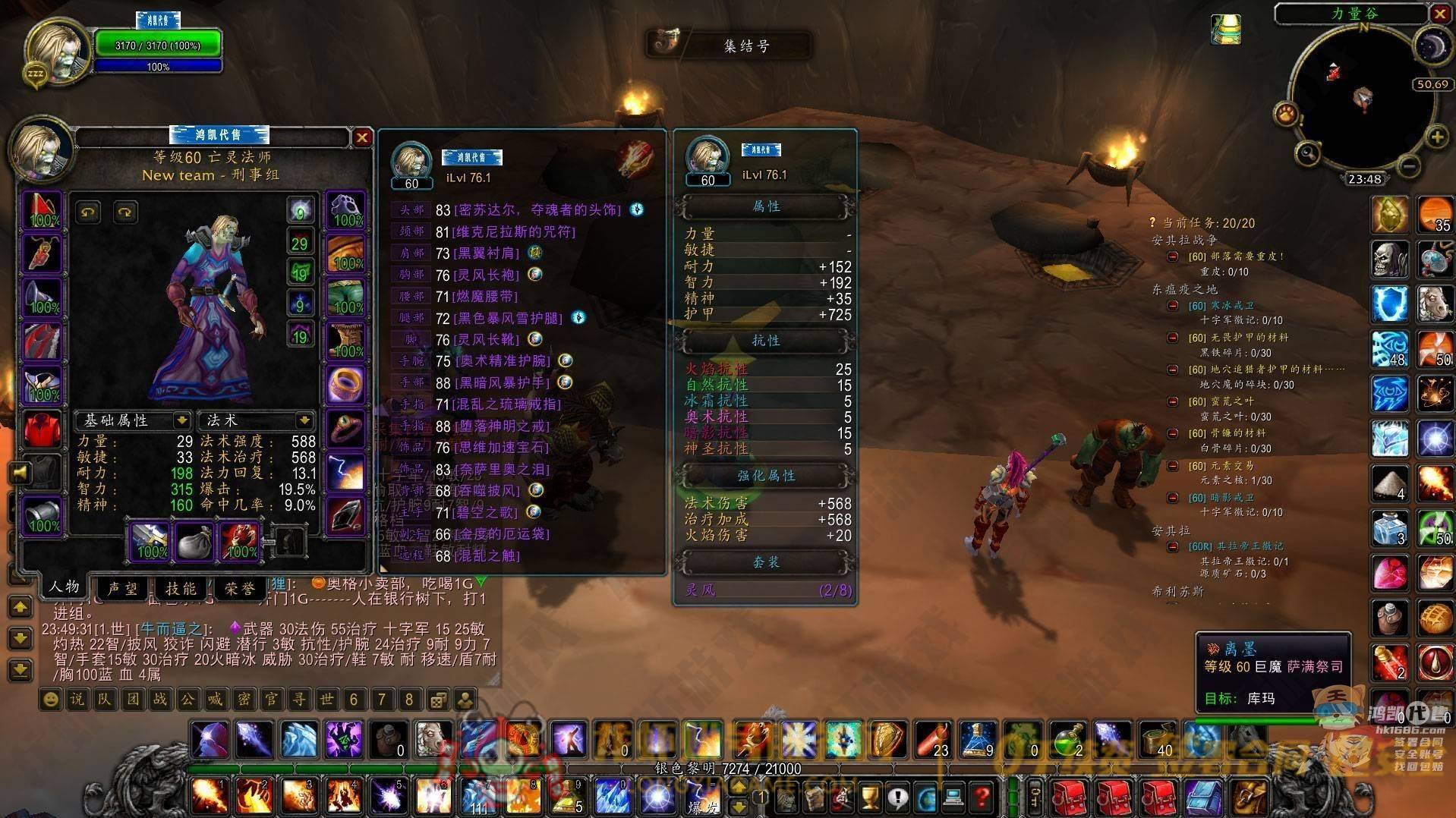Rotate character model left
1456x818 pixels.
pos(88,212)
